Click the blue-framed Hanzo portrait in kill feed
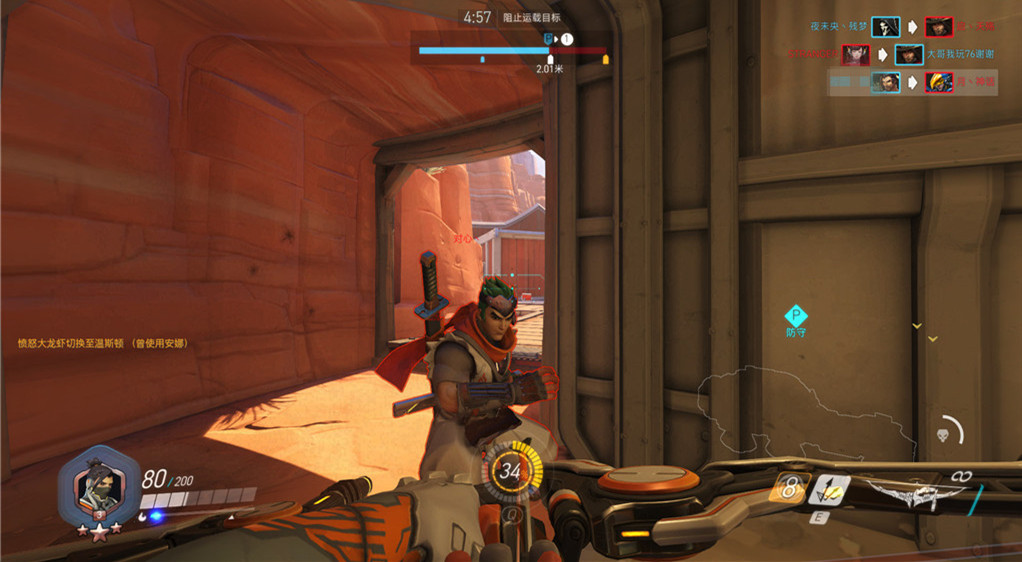 [x=885, y=82]
